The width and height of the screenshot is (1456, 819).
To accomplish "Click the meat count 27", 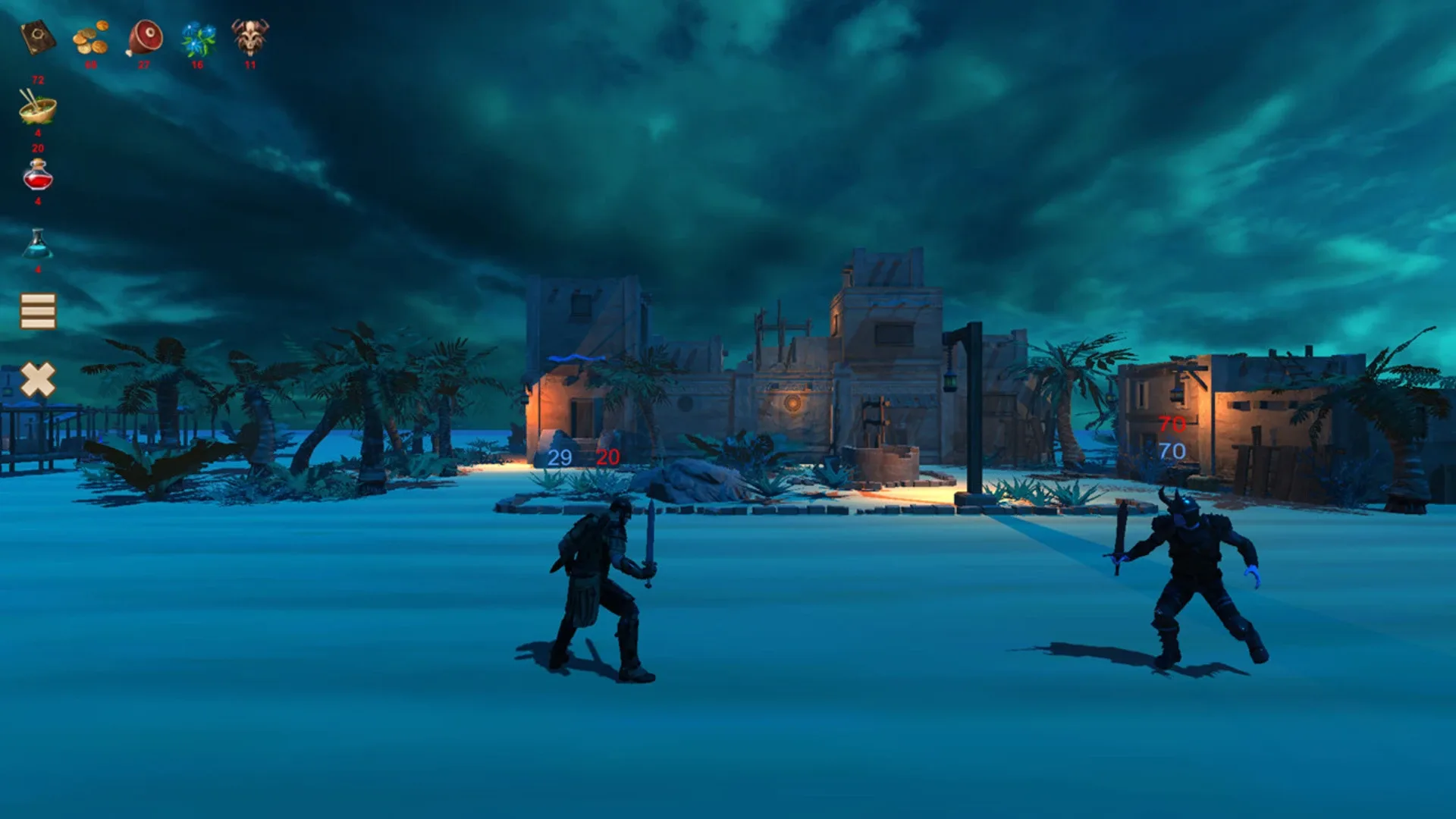I will tap(143, 65).
